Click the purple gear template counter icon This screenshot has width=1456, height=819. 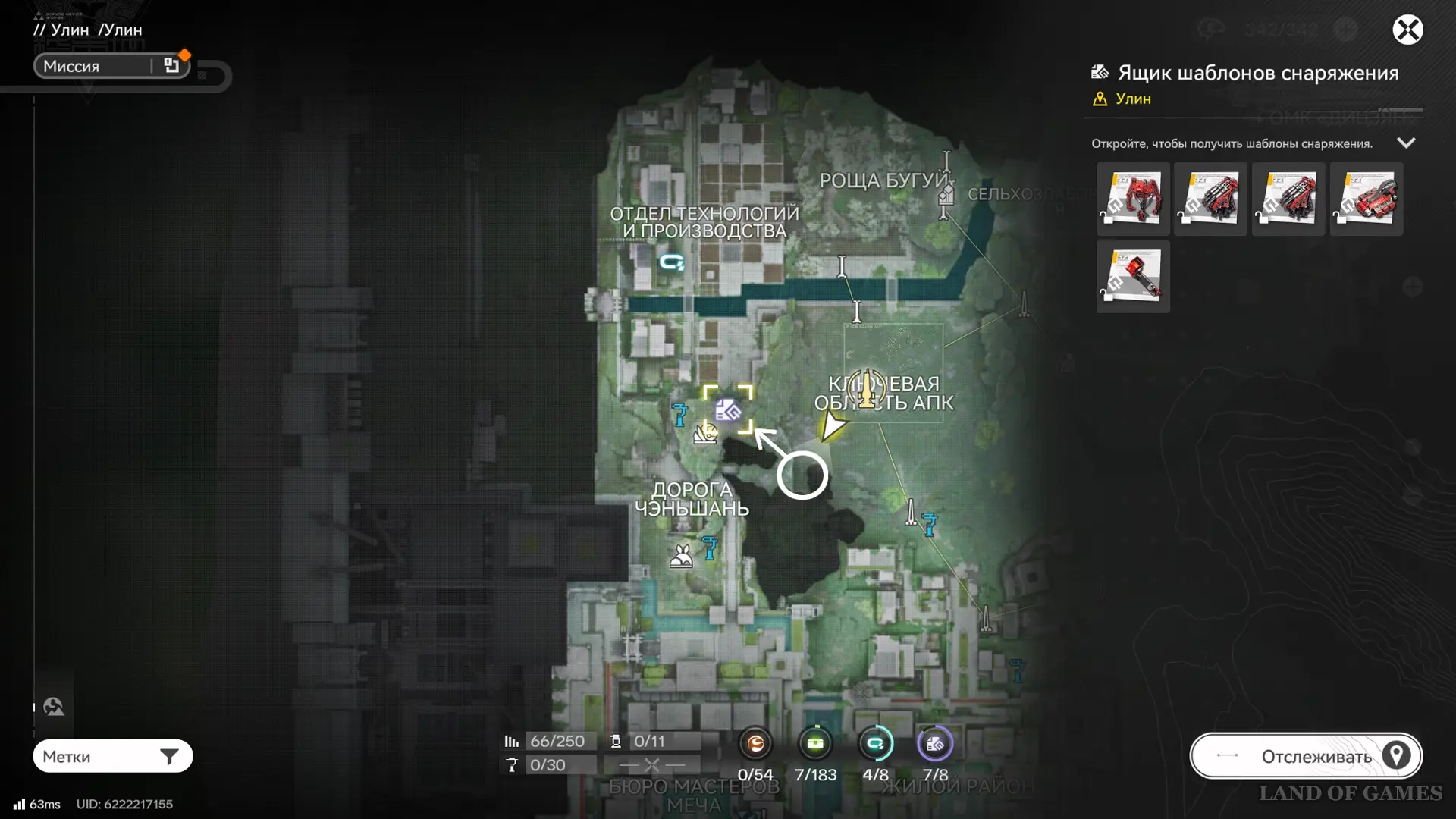pyautogui.click(x=935, y=745)
